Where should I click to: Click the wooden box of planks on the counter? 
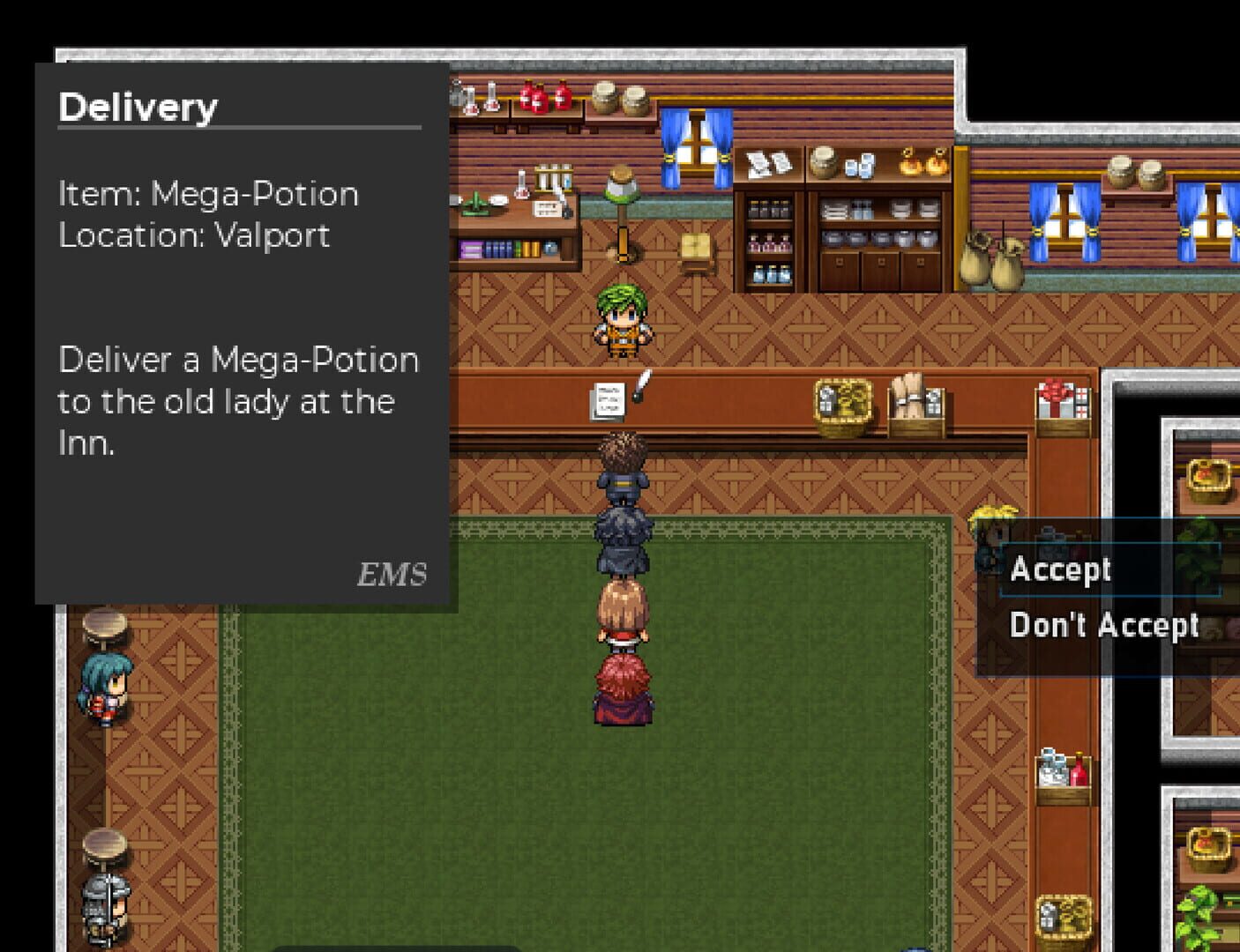tap(915, 404)
